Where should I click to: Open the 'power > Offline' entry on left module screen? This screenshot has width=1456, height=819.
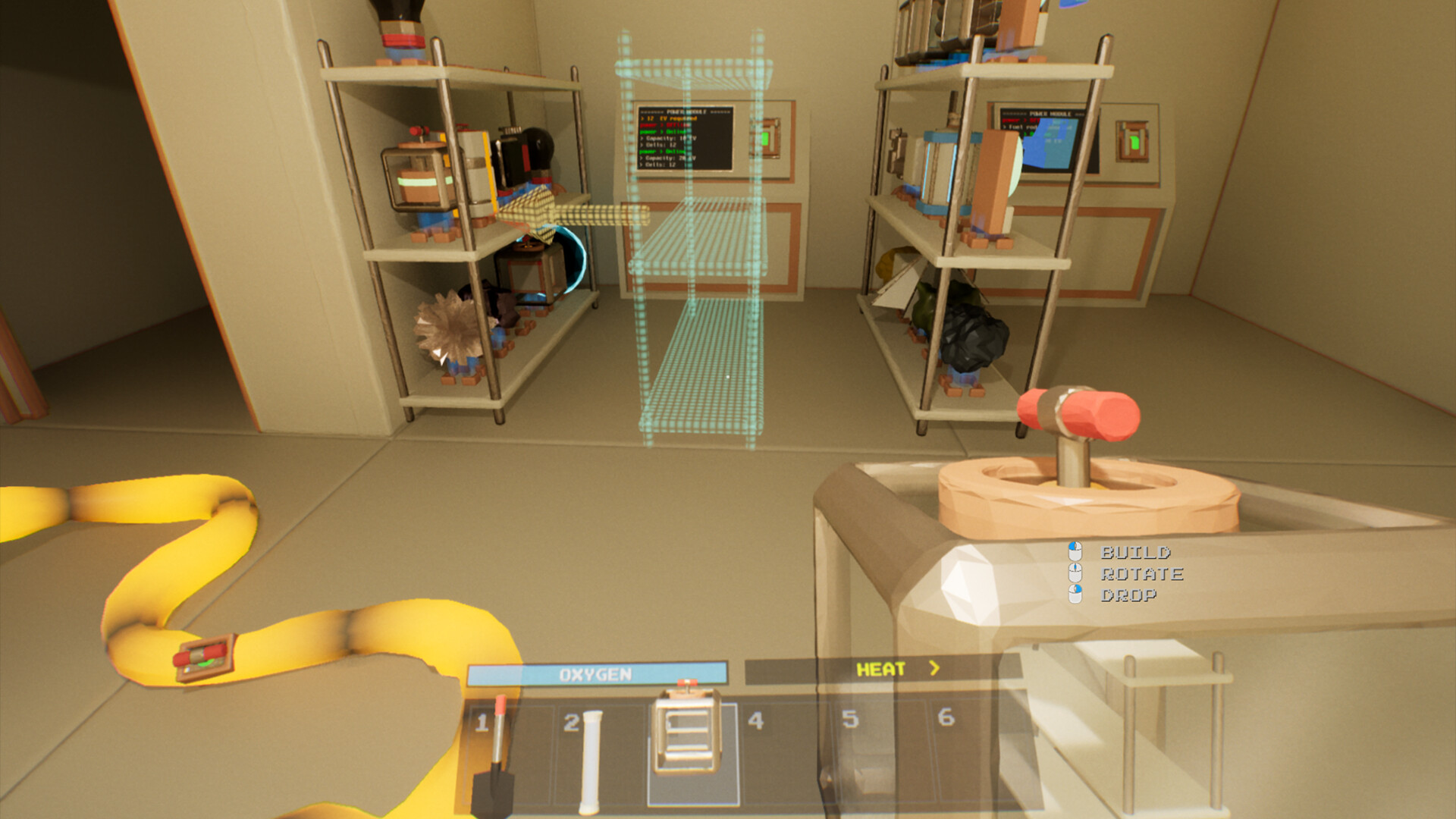tap(665, 125)
